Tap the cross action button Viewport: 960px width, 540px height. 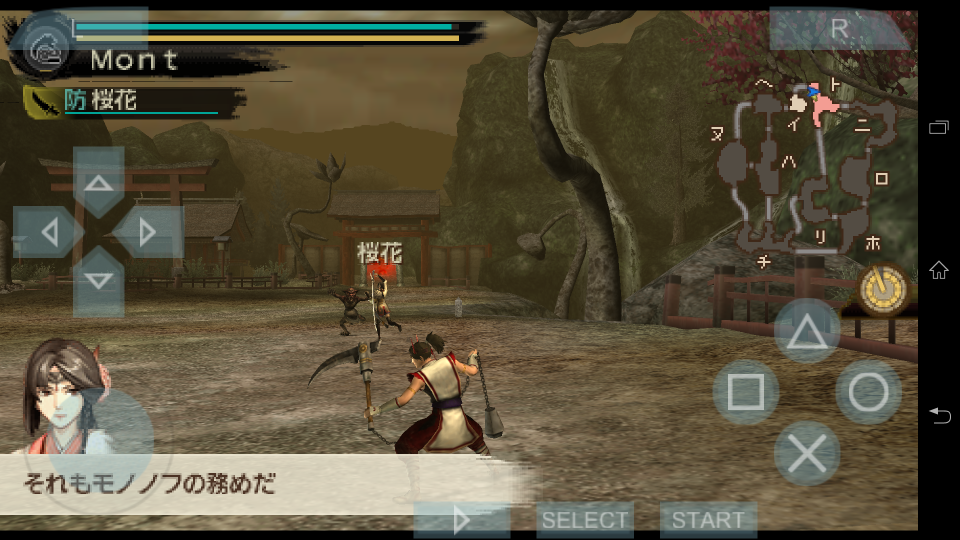[x=807, y=453]
